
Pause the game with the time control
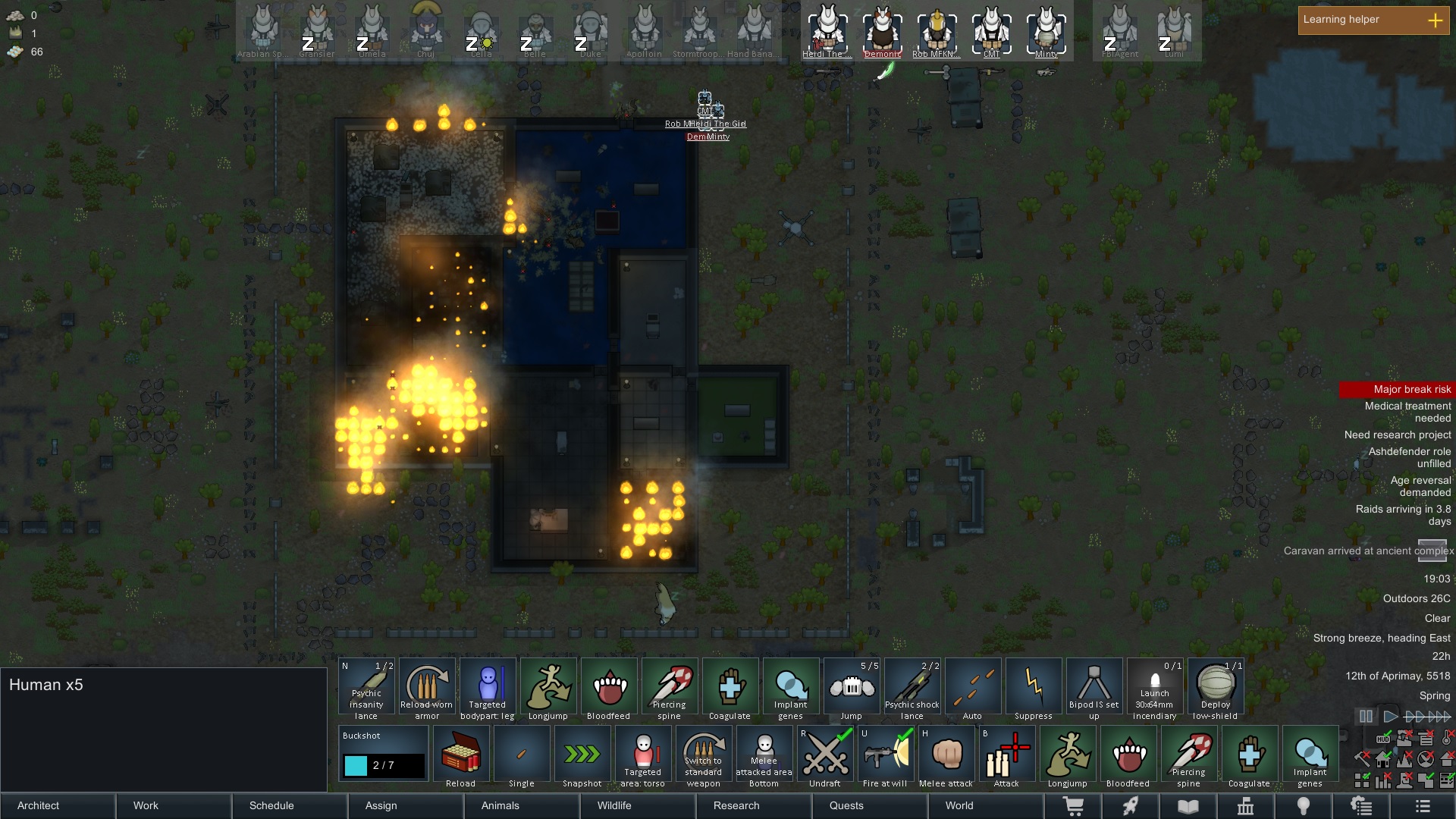[x=1366, y=716]
